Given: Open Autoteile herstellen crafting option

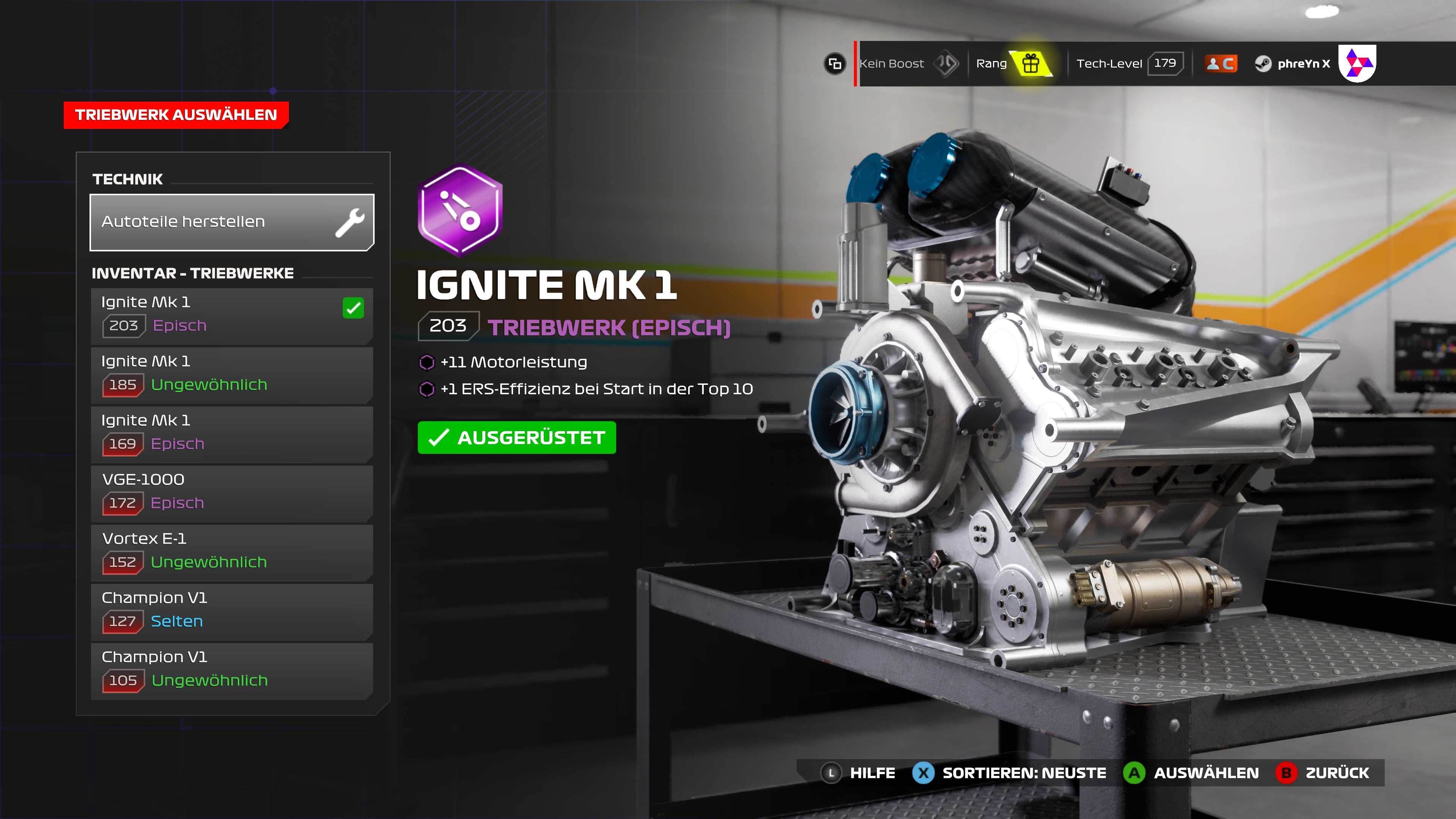Looking at the screenshot, I should (x=232, y=222).
